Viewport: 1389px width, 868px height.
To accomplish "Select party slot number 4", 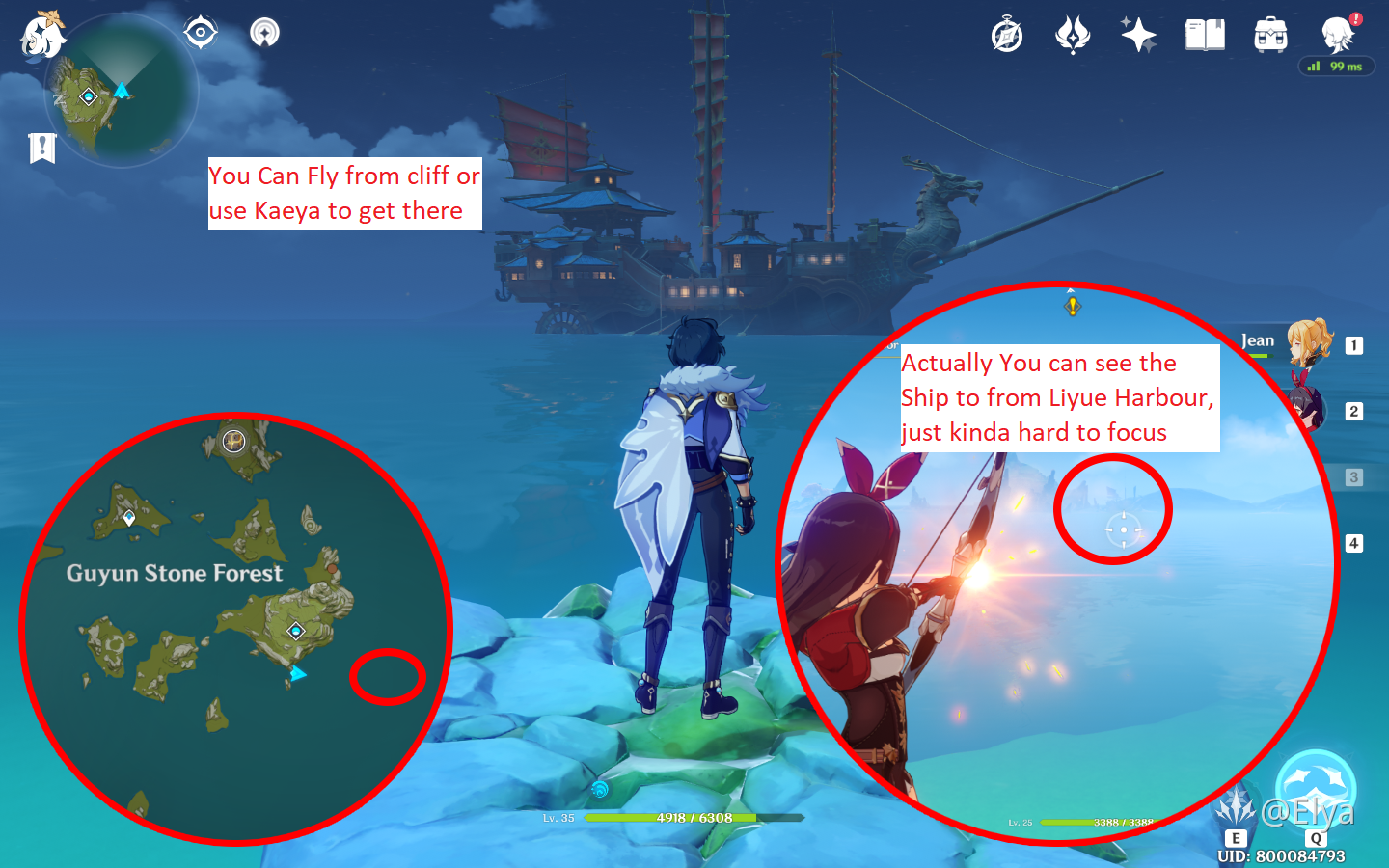I will point(1355,543).
